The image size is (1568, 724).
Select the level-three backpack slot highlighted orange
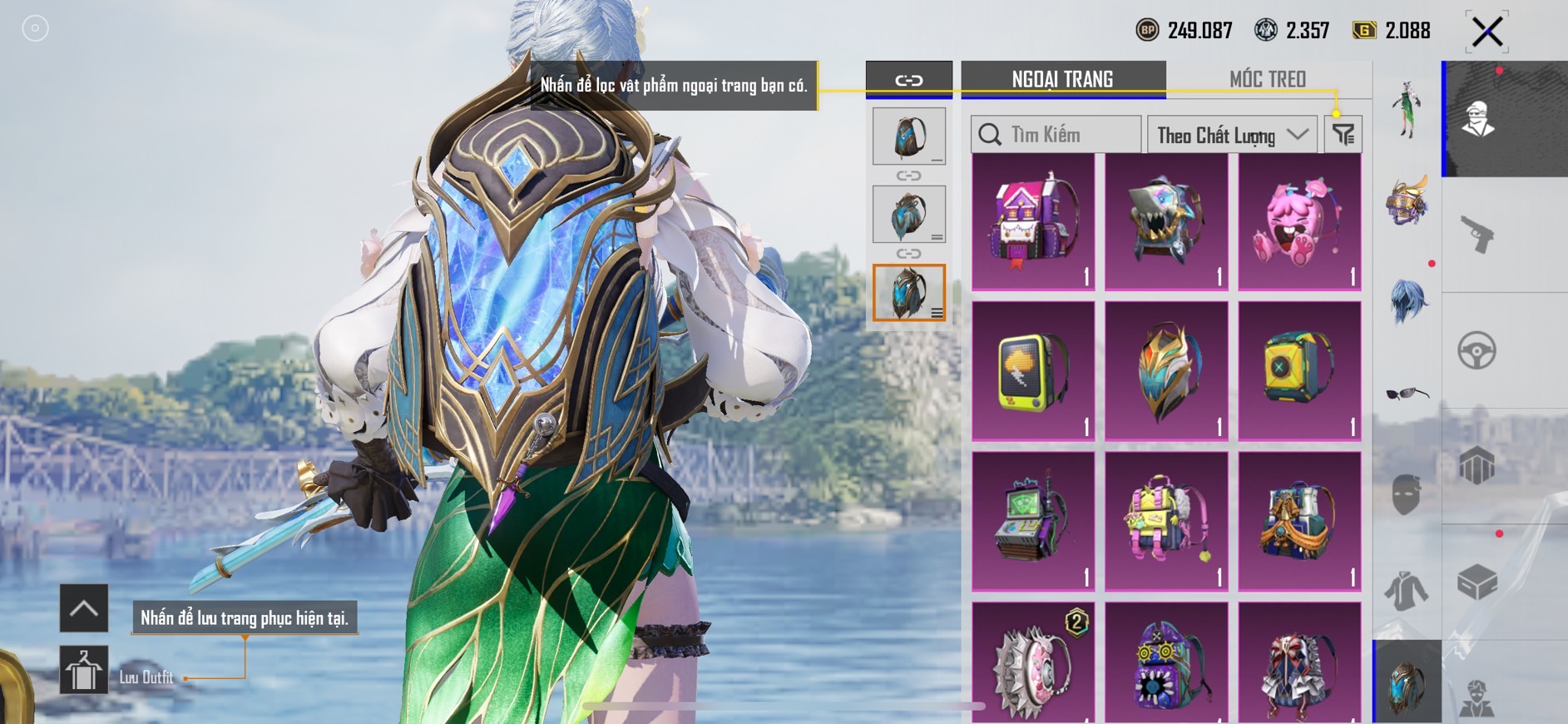coord(908,293)
